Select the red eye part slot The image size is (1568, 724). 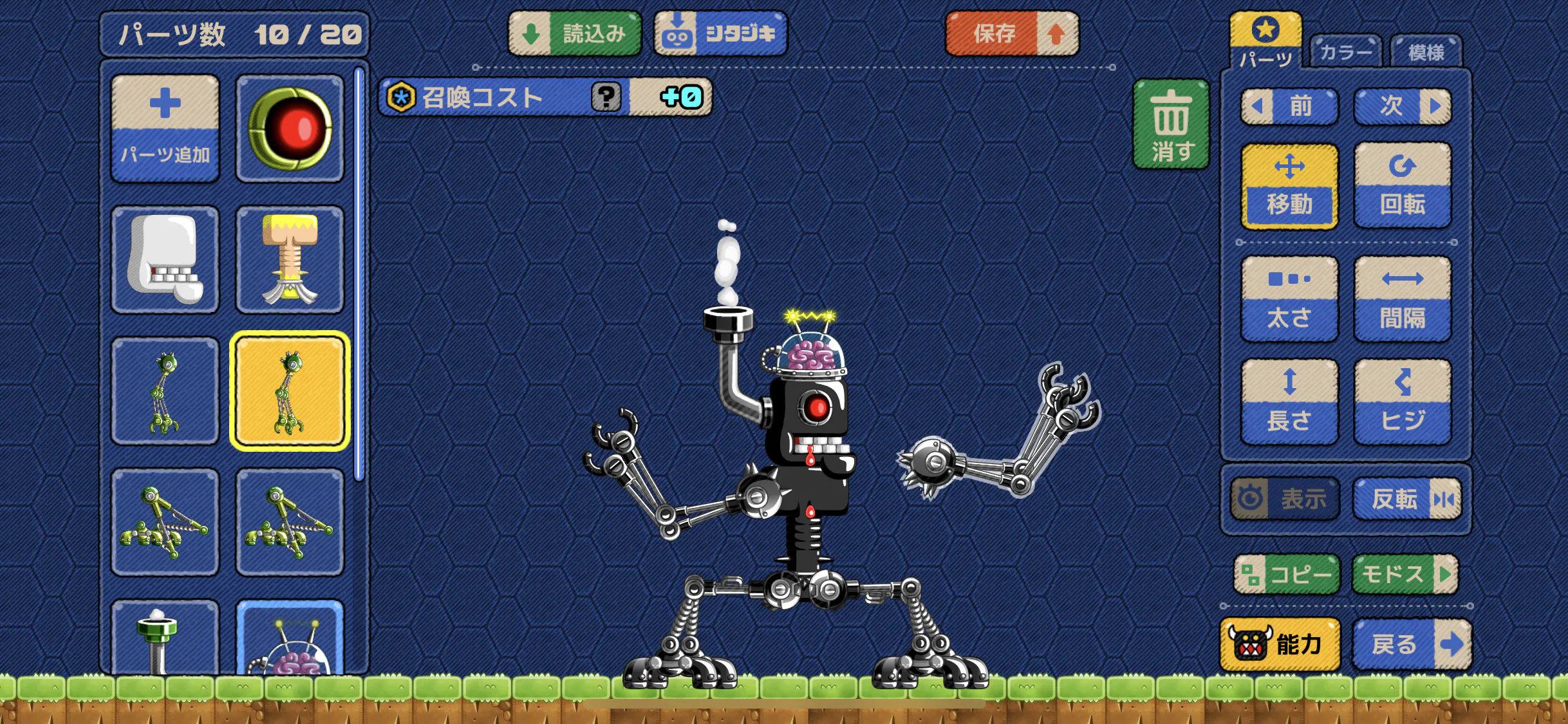290,128
